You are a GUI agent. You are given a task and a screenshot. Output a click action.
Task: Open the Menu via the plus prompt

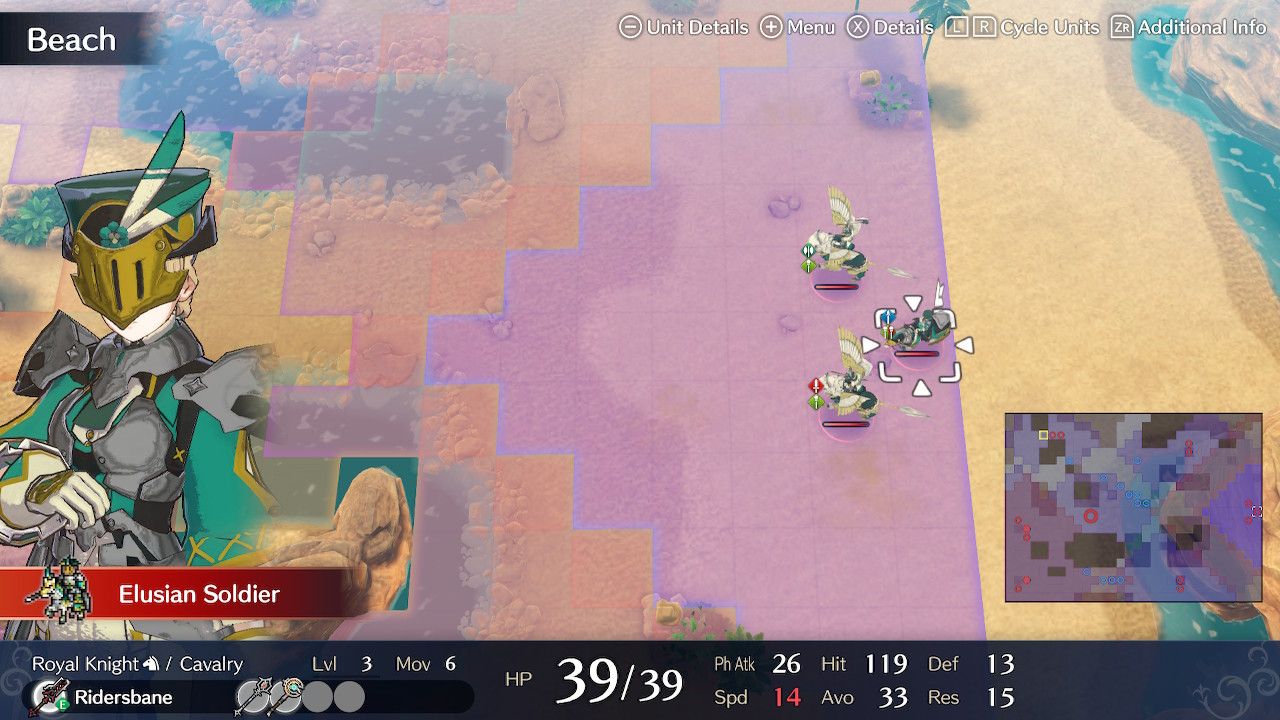[770, 27]
